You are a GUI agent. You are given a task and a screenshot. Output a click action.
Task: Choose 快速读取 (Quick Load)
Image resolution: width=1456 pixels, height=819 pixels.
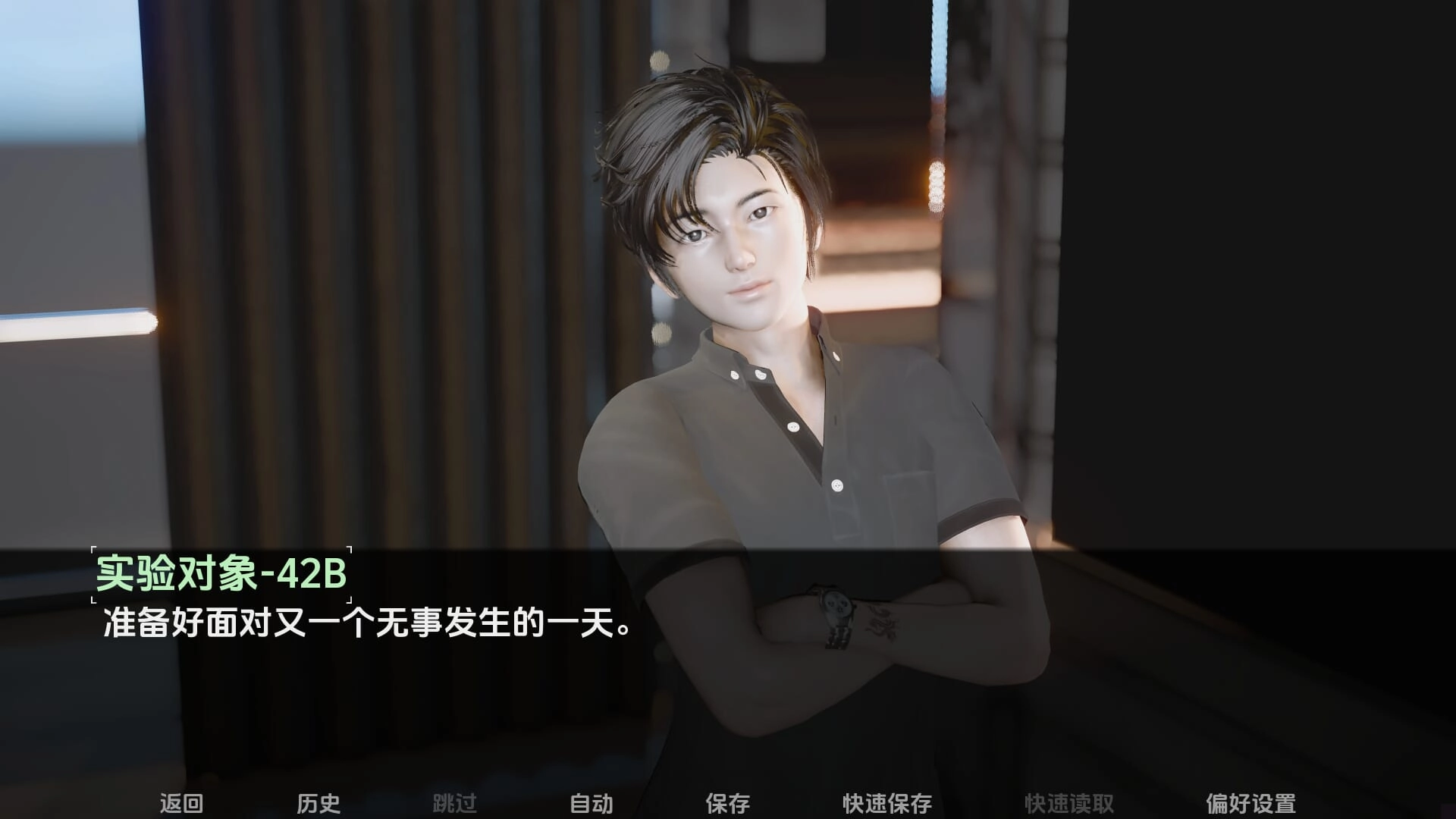[x=1068, y=803]
